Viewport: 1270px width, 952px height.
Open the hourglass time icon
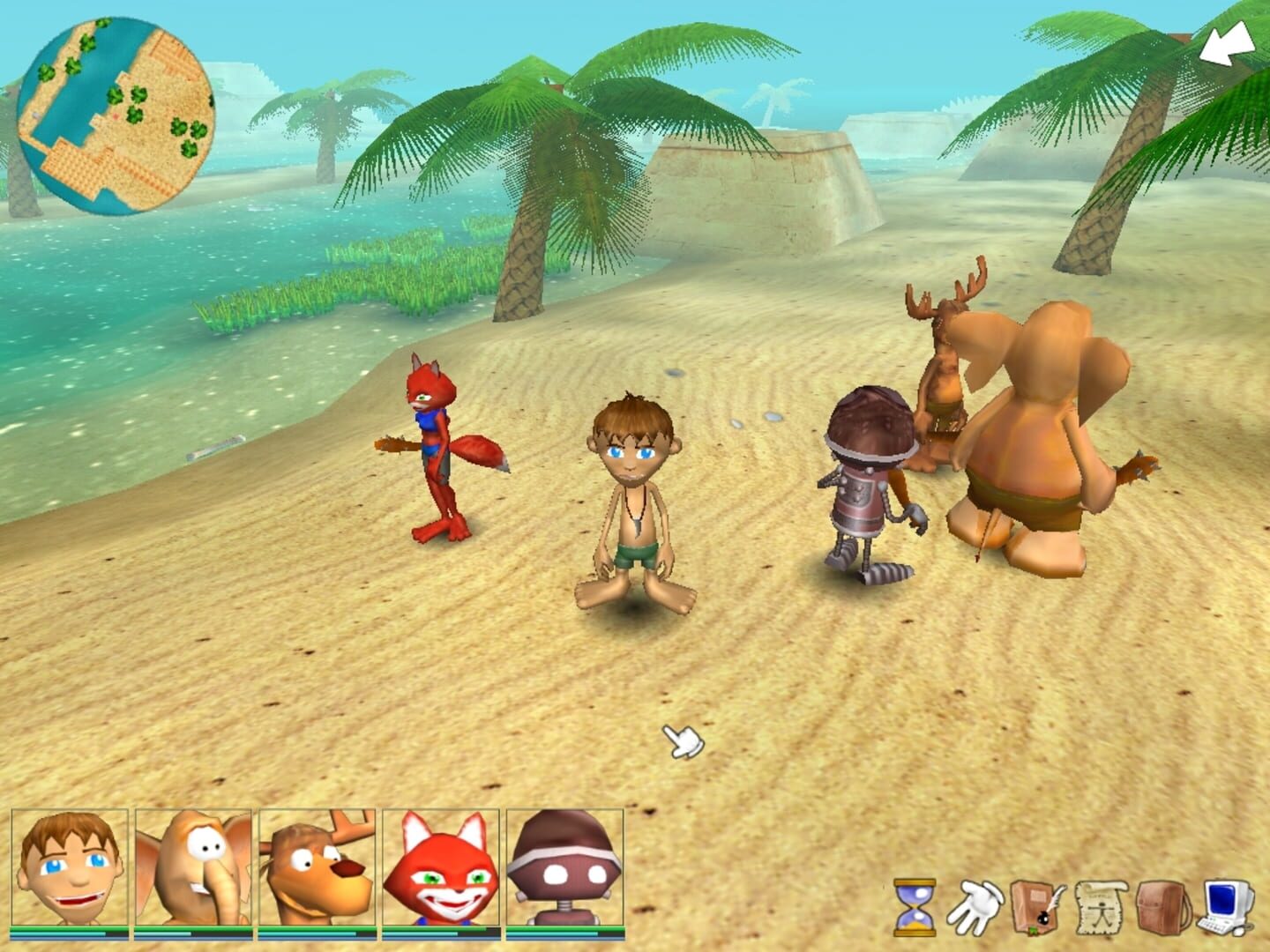(913, 904)
